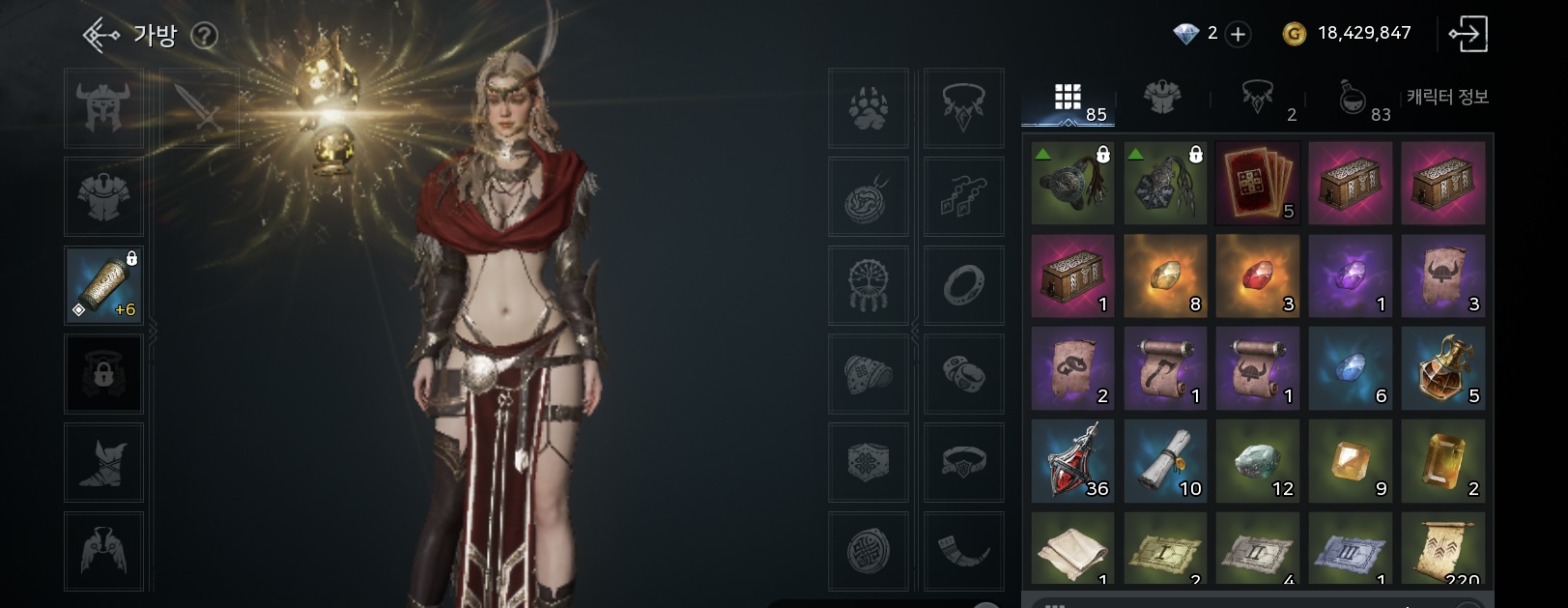Switch to the potion consumables tab

[1353, 98]
